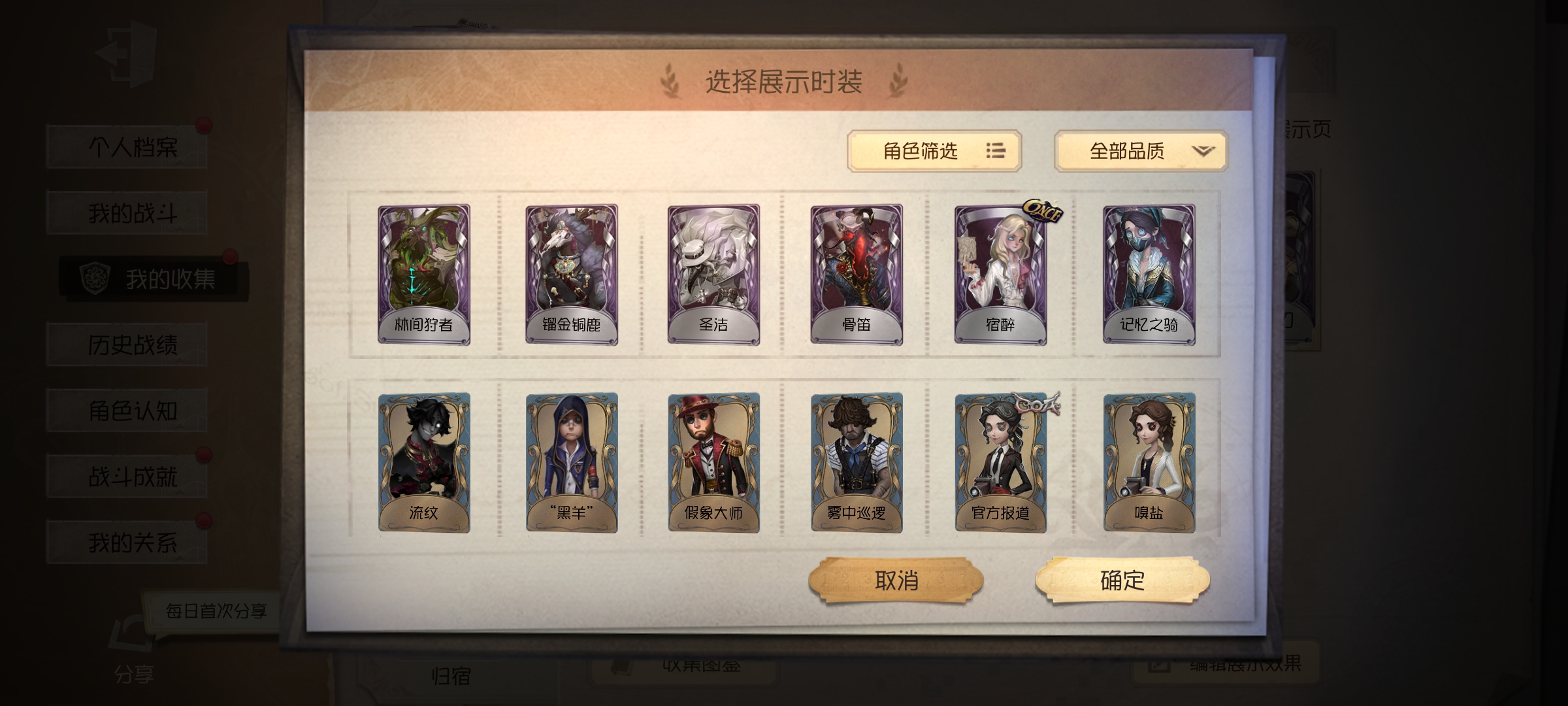
Task: Open the 角色认知 sidebar section
Action: 126,409
